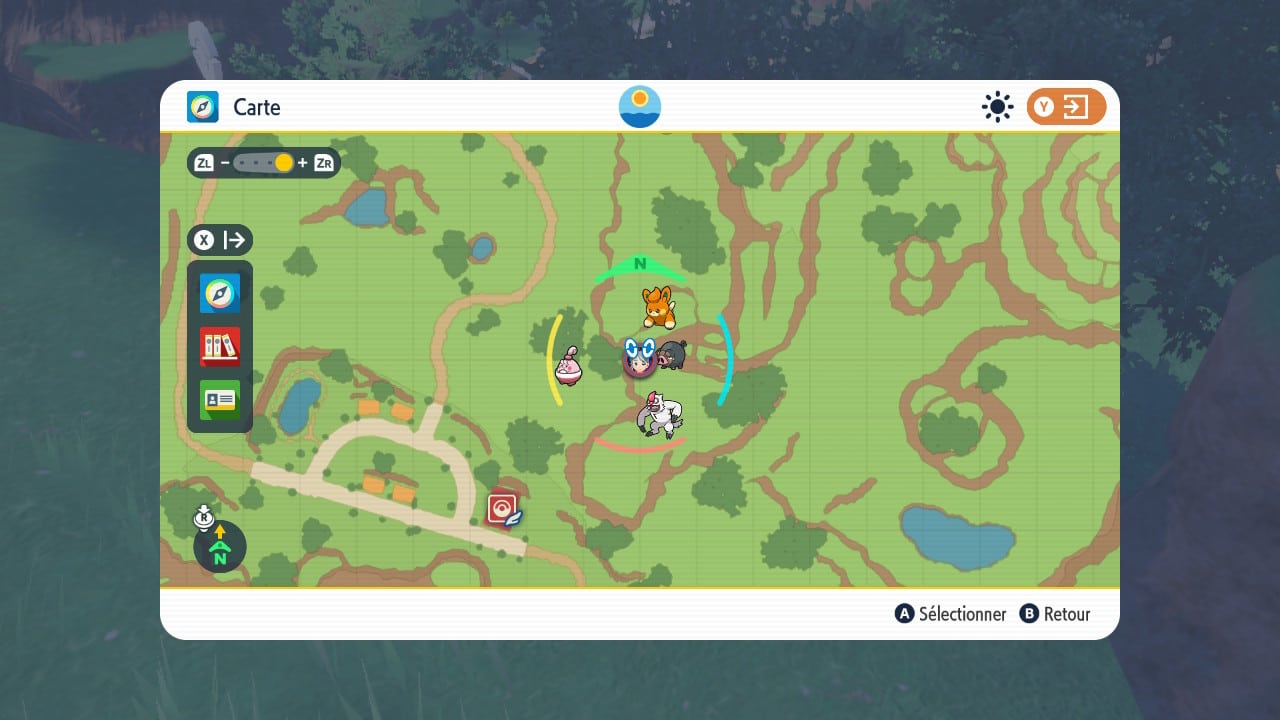The height and width of the screenshot is (720, 1280).
Task: Toggle the north orientation compass icon
Action: pyautogui.click(x=220, y=547)
